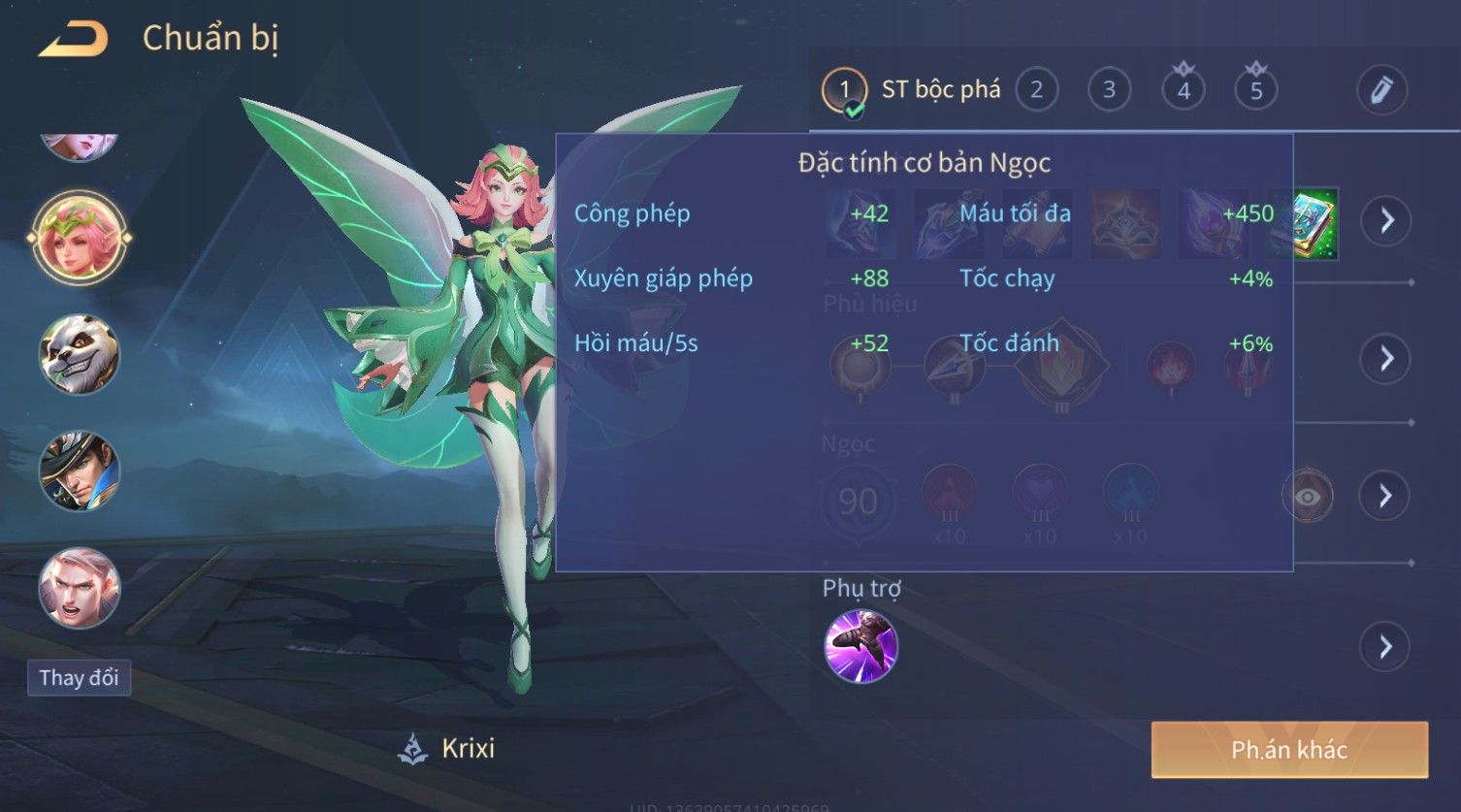1461x812 pixels.
Task: Click the green spellbook item icon
Action: pos(1316,223)
